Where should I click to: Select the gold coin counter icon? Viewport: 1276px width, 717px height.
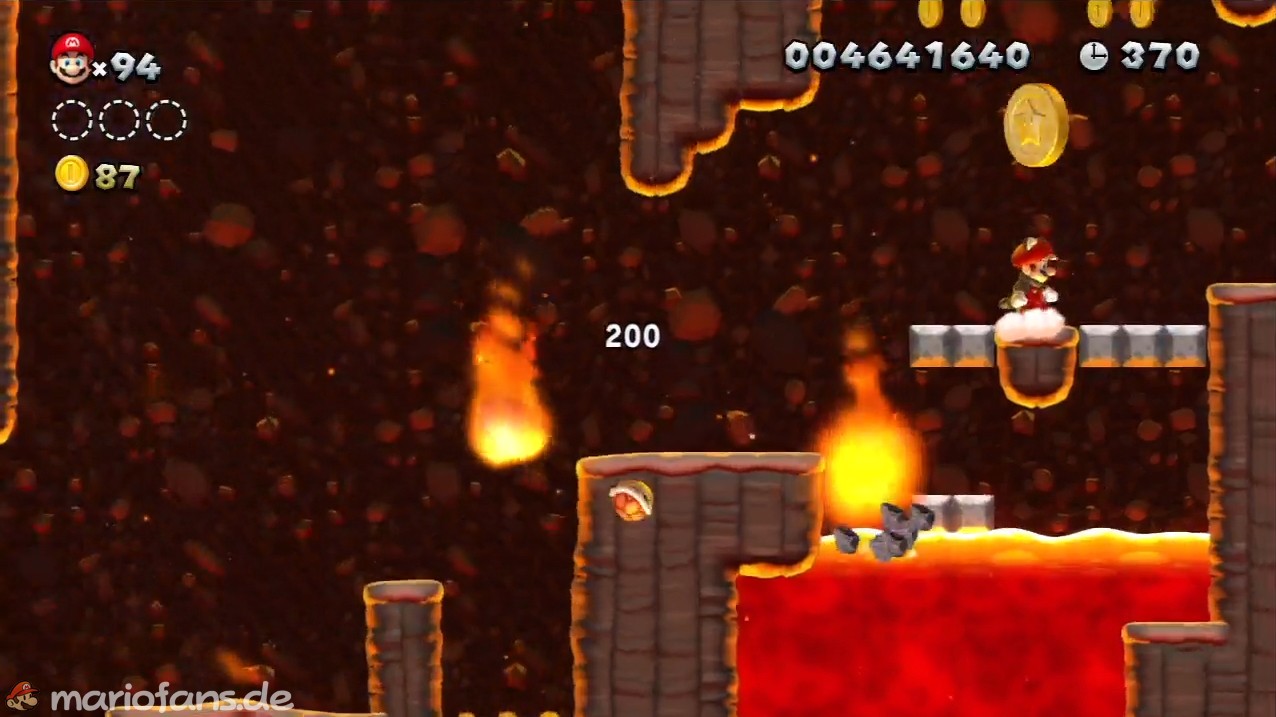coord(71,175)
